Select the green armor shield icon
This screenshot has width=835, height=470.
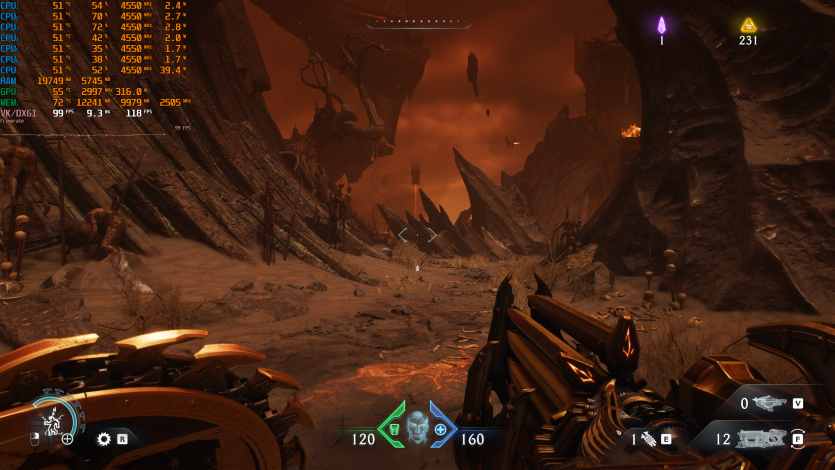[393, 430]
